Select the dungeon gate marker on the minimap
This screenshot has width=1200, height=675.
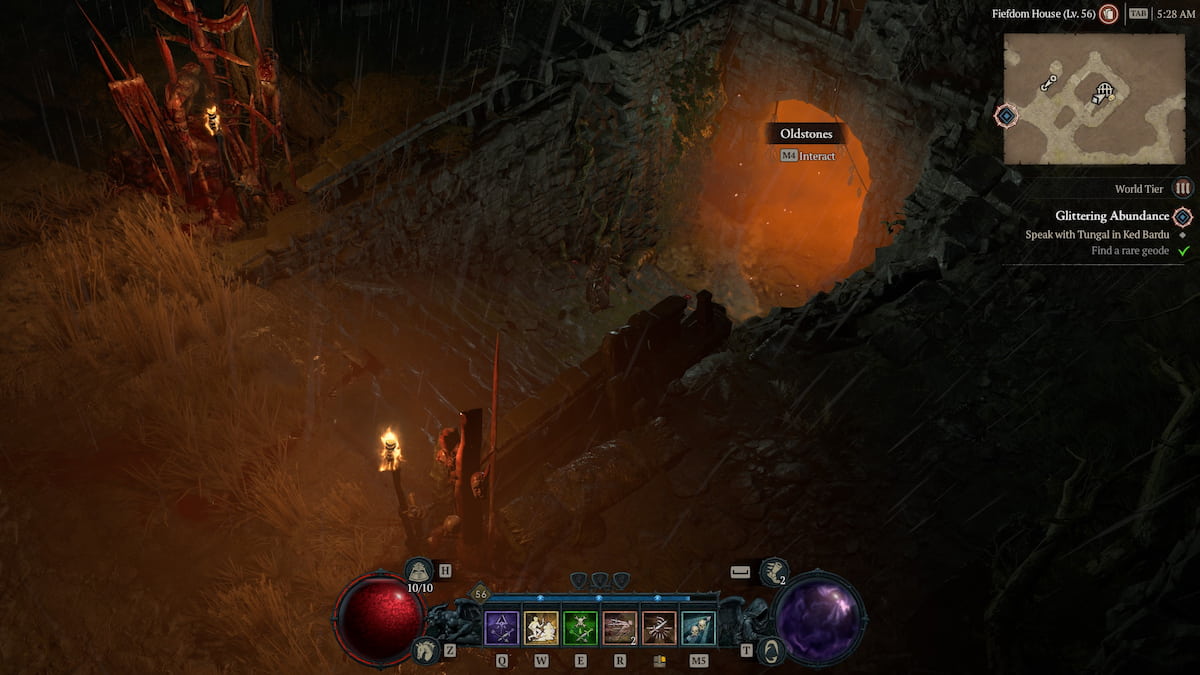click(x=1102, y=93)
